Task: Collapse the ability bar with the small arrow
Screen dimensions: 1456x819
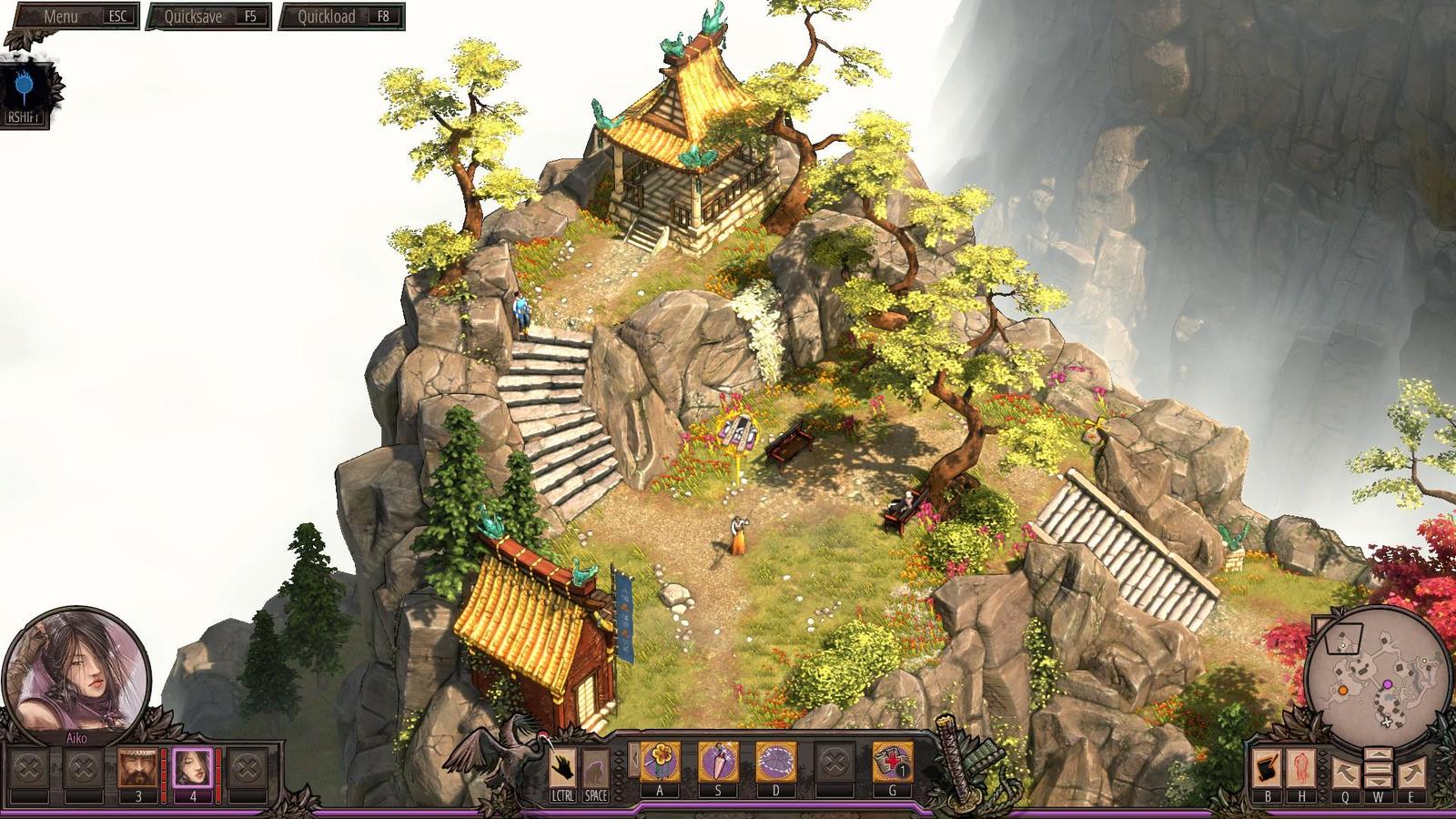Action: click(634, 760)
